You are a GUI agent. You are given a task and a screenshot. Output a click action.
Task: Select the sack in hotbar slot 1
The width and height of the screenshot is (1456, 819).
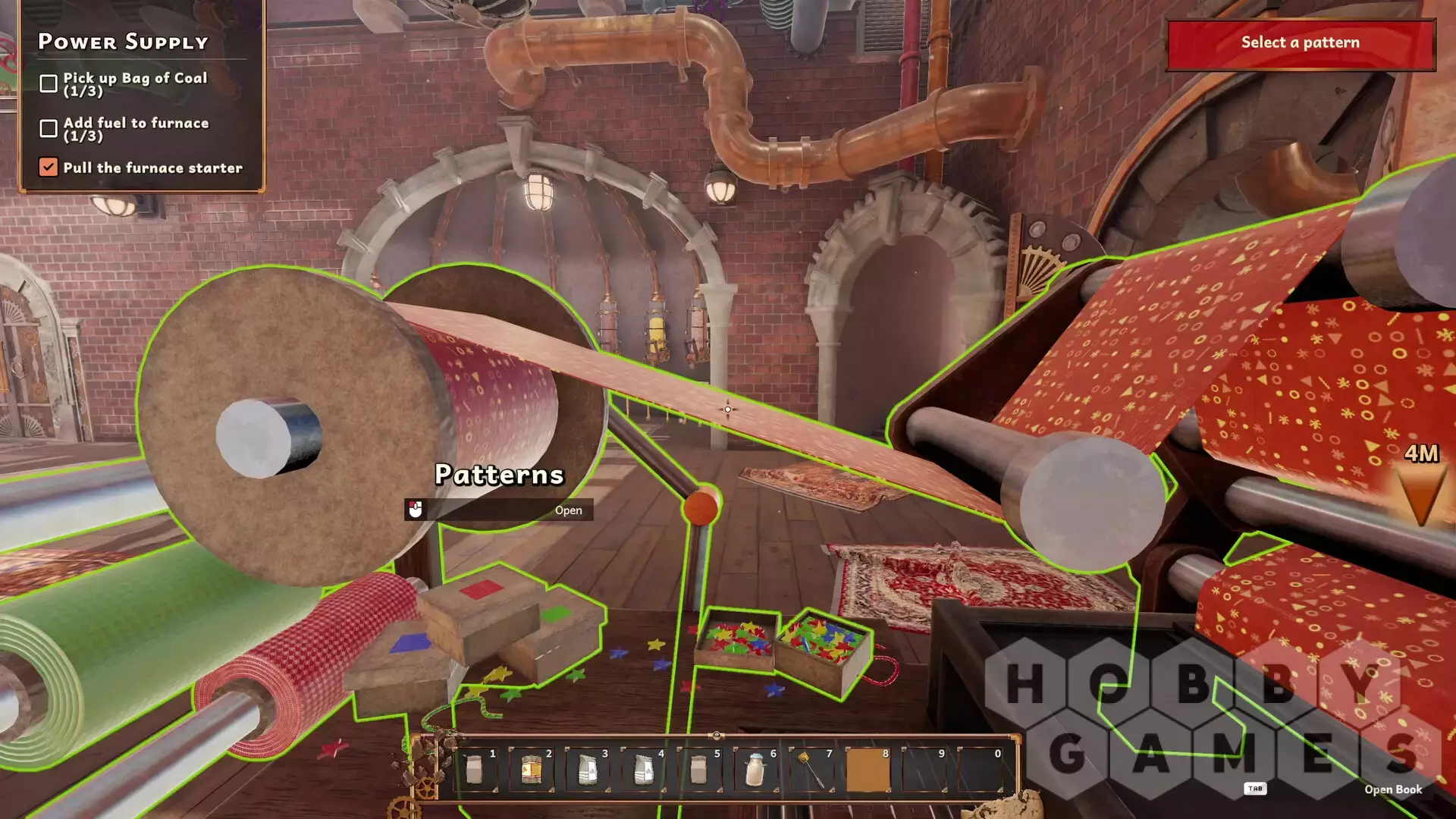pos(475,770)
